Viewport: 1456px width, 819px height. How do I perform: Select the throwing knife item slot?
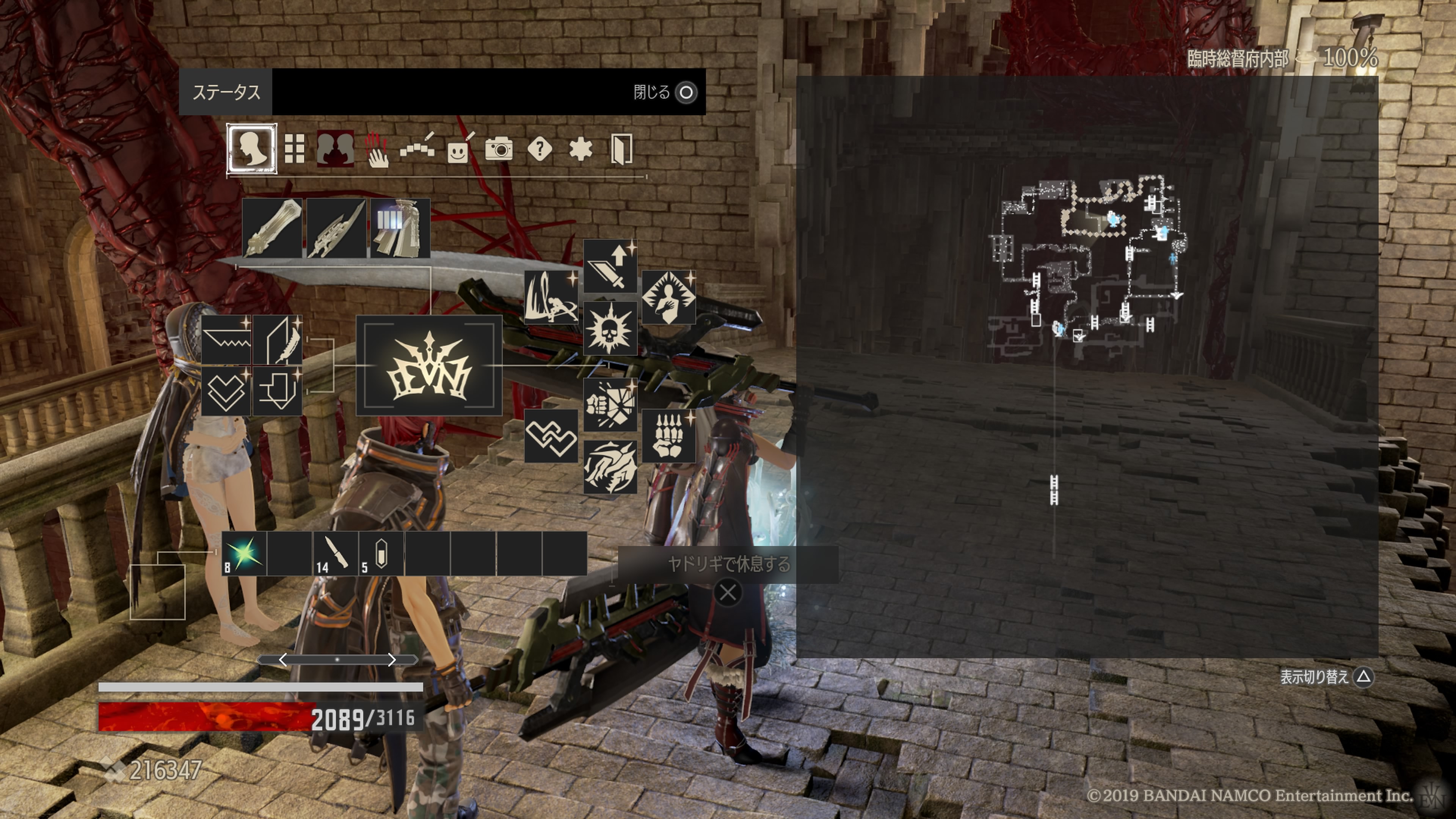(x=336, y=553)
